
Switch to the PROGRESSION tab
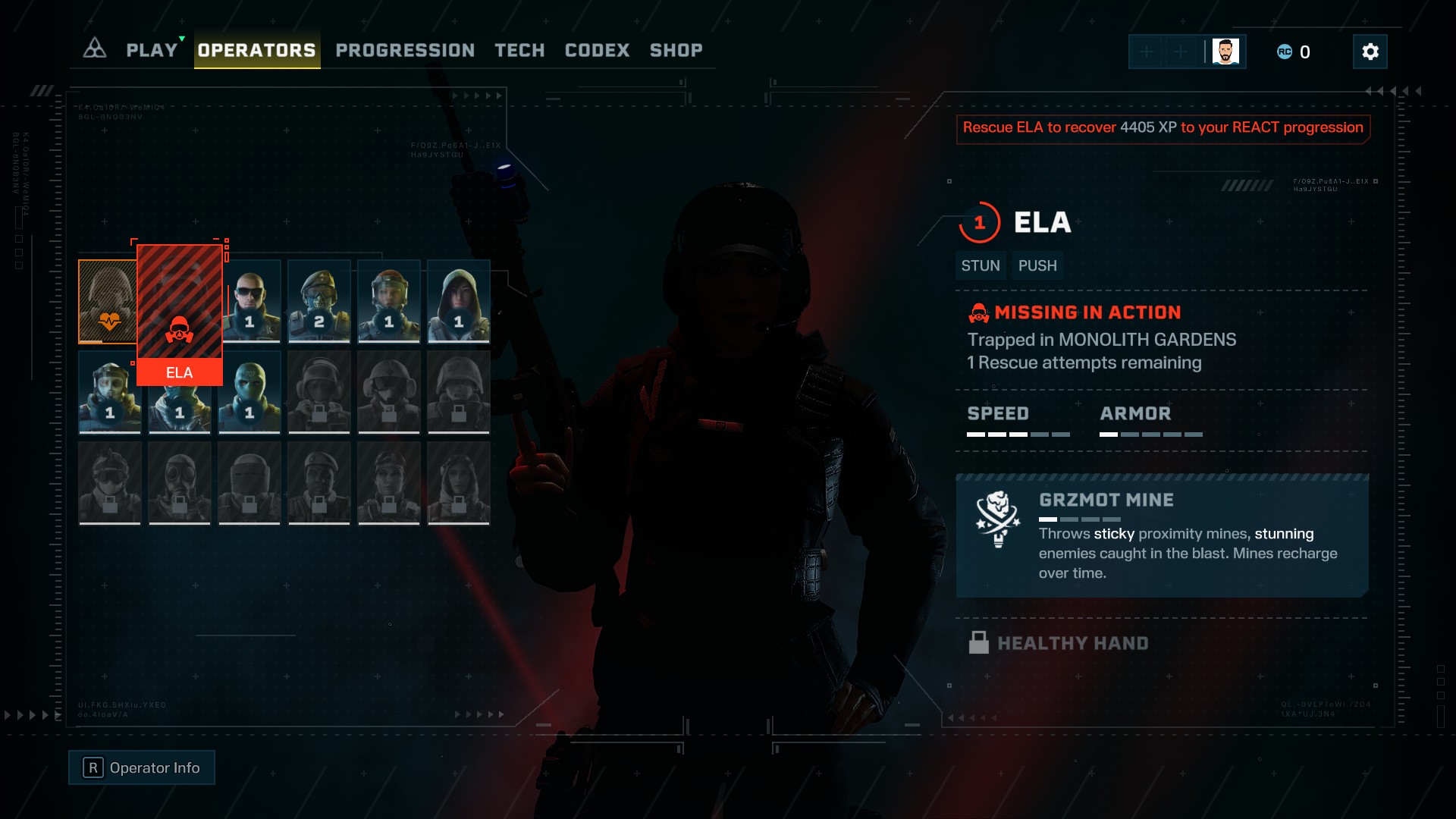405,50
